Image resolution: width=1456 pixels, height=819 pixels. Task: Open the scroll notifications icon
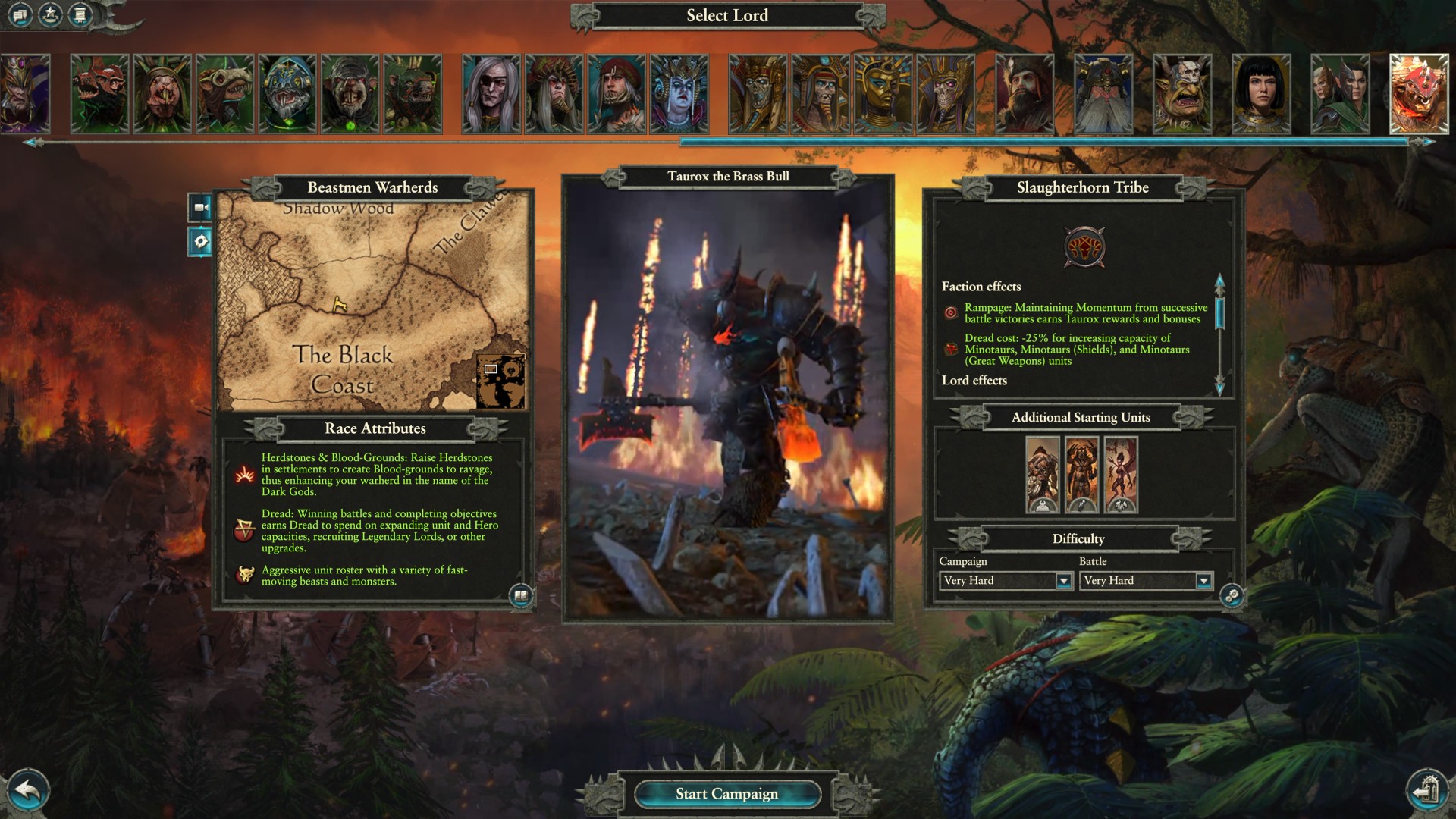80,14
